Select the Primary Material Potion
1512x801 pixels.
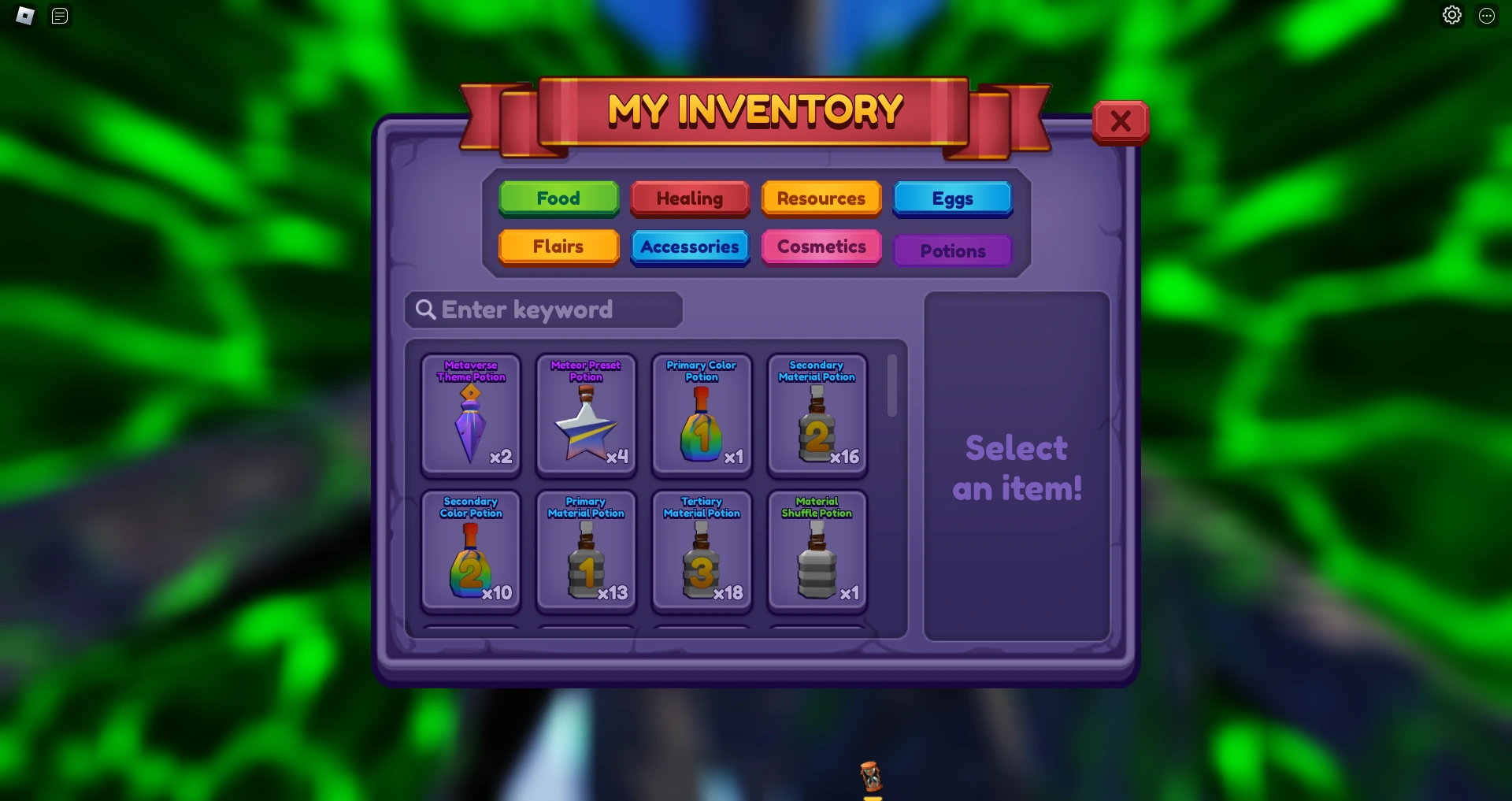click(586, 551)
